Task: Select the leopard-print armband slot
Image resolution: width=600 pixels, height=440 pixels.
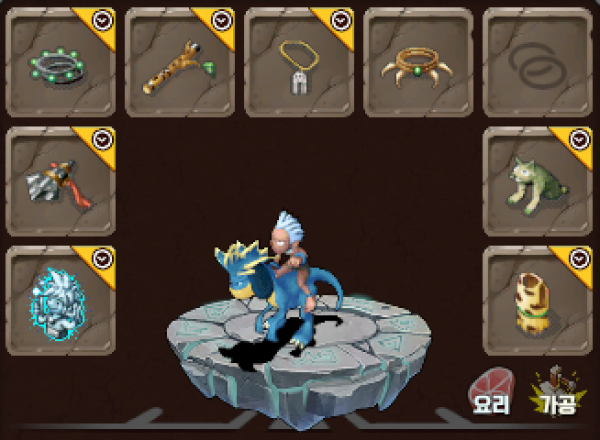Action: pyautogui.click(x=537, y=300)
